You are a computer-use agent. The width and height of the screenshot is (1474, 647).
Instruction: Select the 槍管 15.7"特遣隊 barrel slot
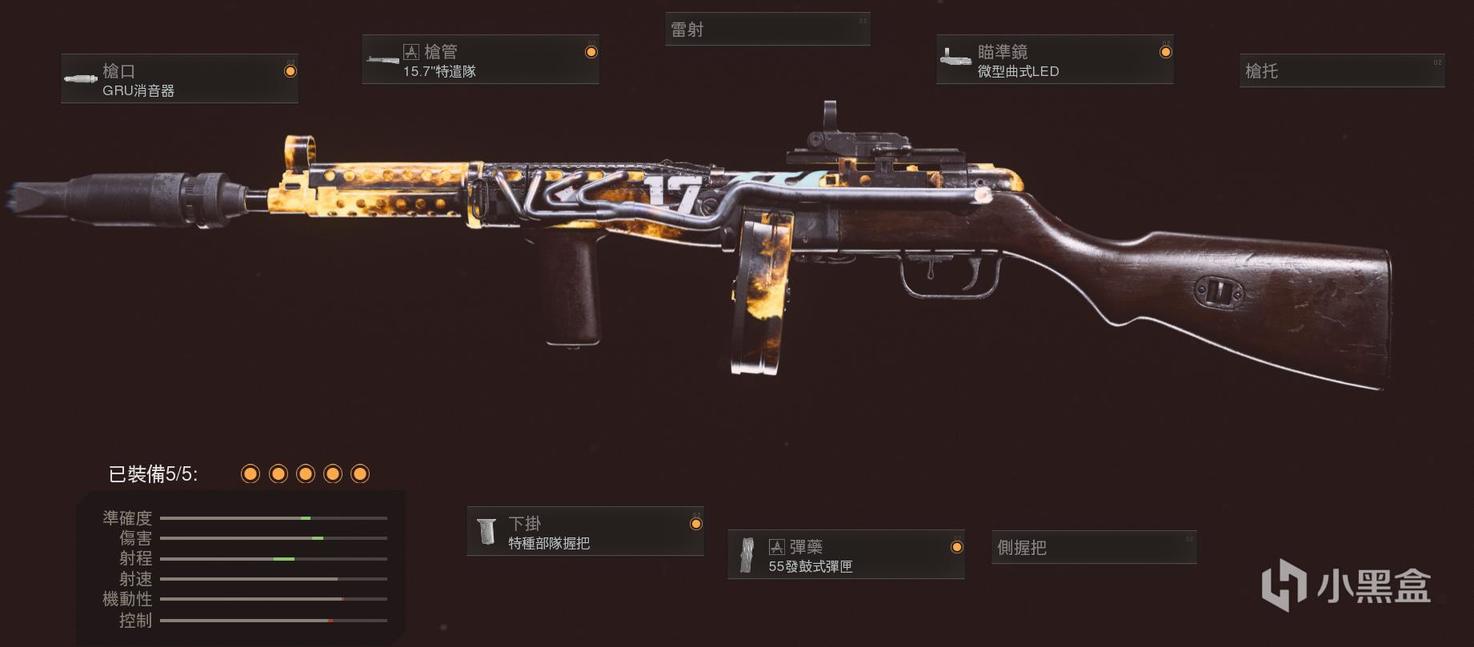[x=480, y=60]
